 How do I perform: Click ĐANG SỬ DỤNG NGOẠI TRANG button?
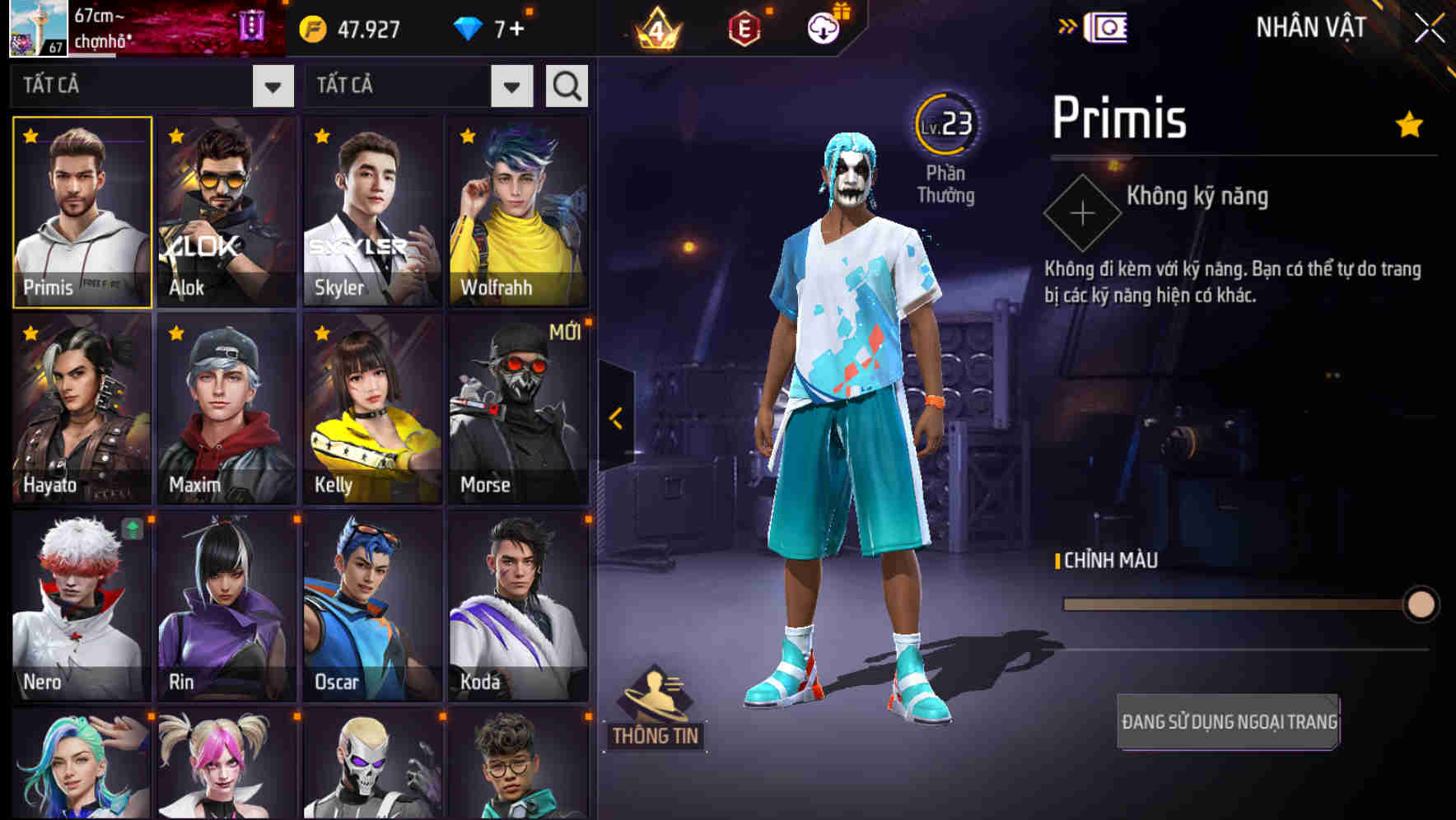pyautogui.click(x=1228, y=726)
